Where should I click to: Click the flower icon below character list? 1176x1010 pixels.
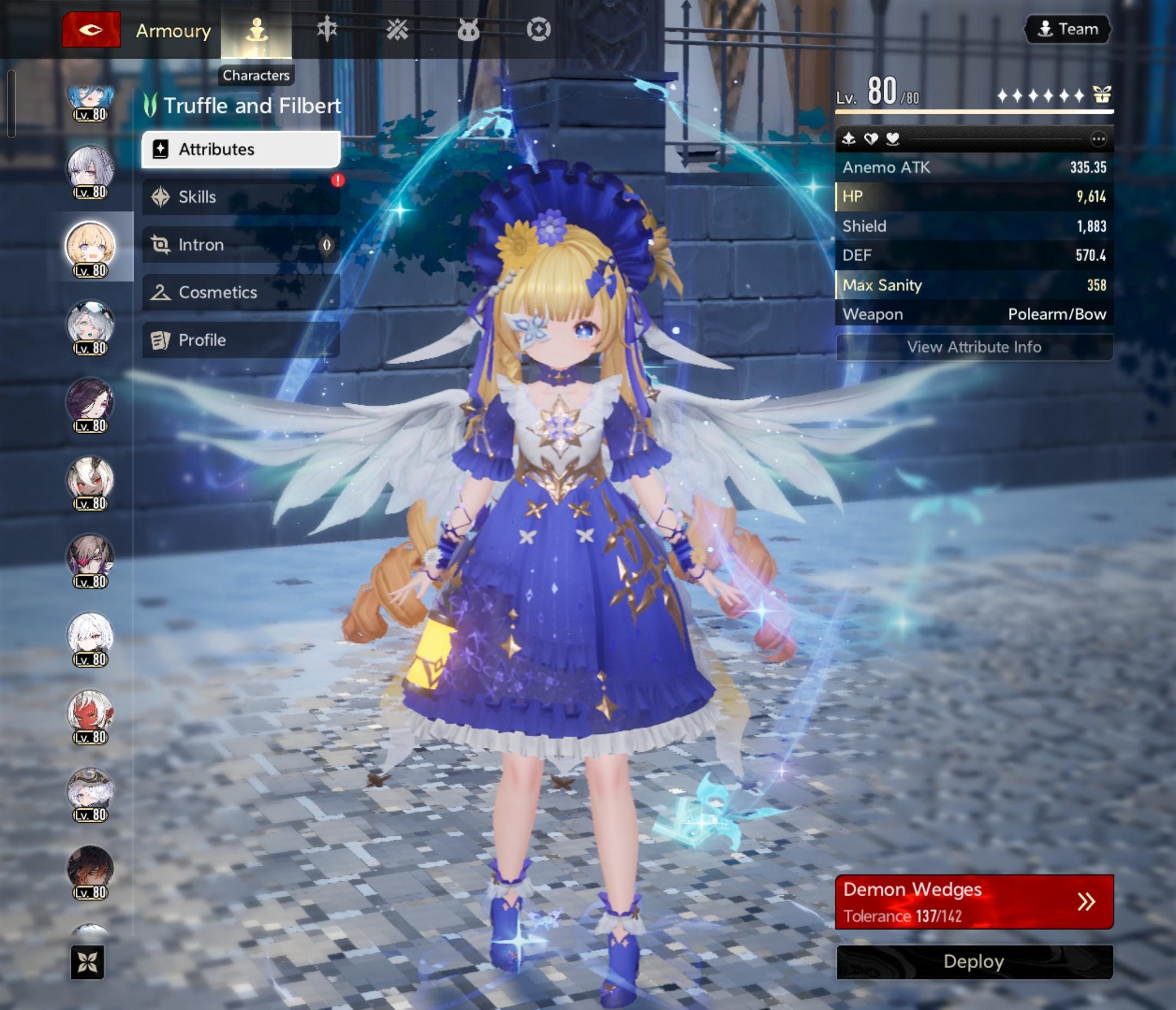click(88, 962)
